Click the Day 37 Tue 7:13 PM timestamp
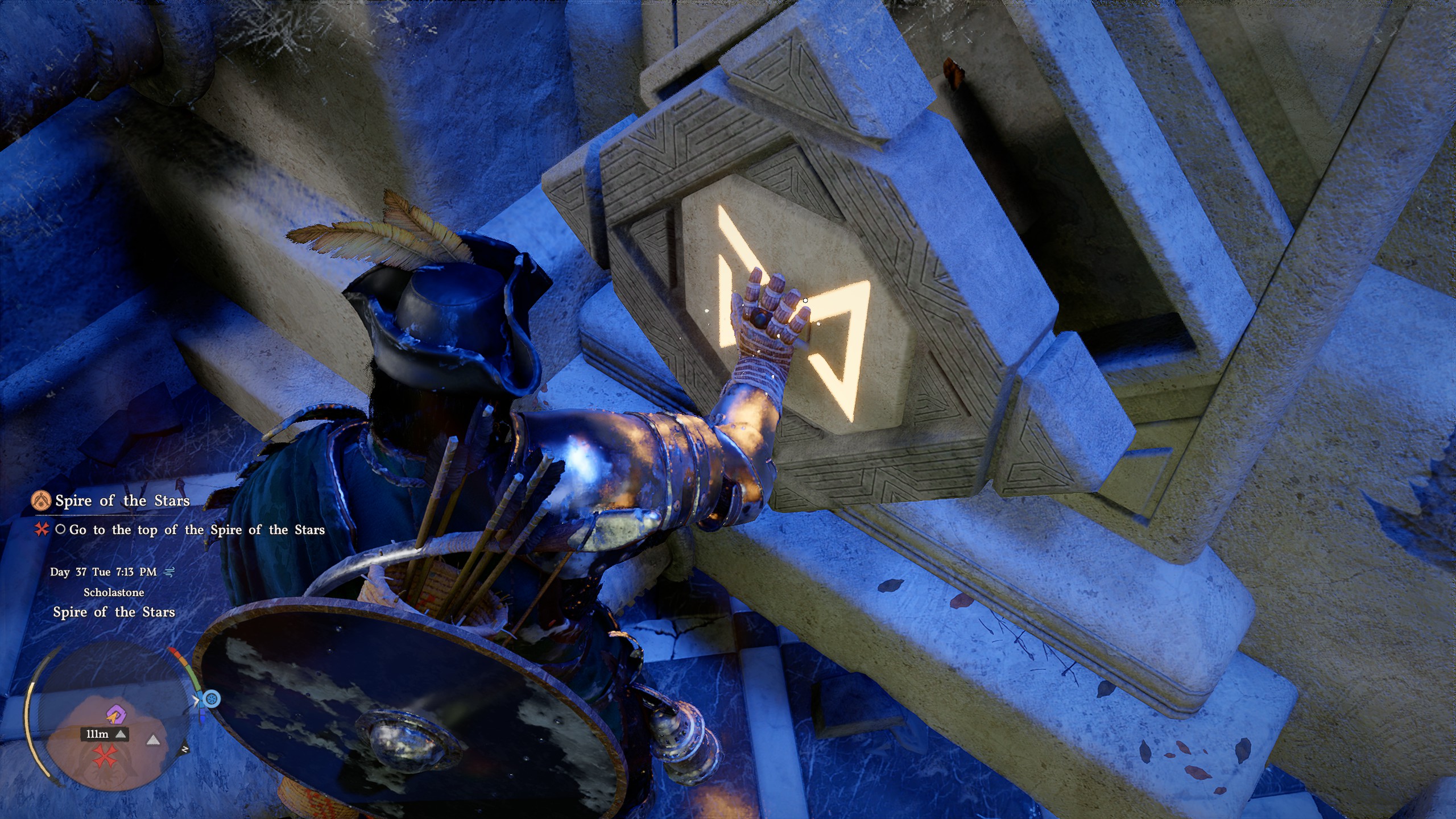The height and width of the screenshot is (819, 1456). [x=104, y=573]
